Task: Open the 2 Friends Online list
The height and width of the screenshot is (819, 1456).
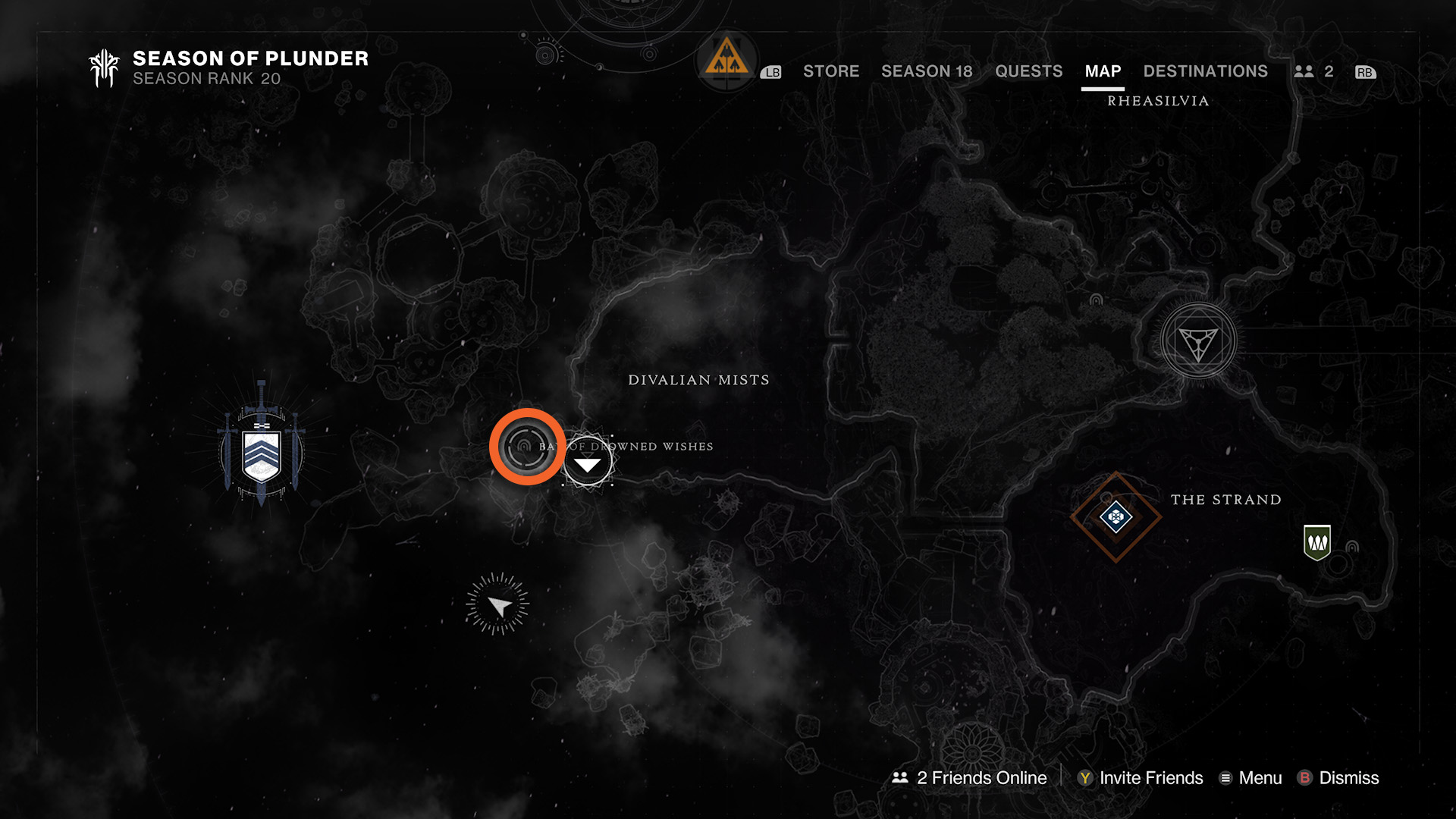Action: pyautogui.click(x=970, y=778)
